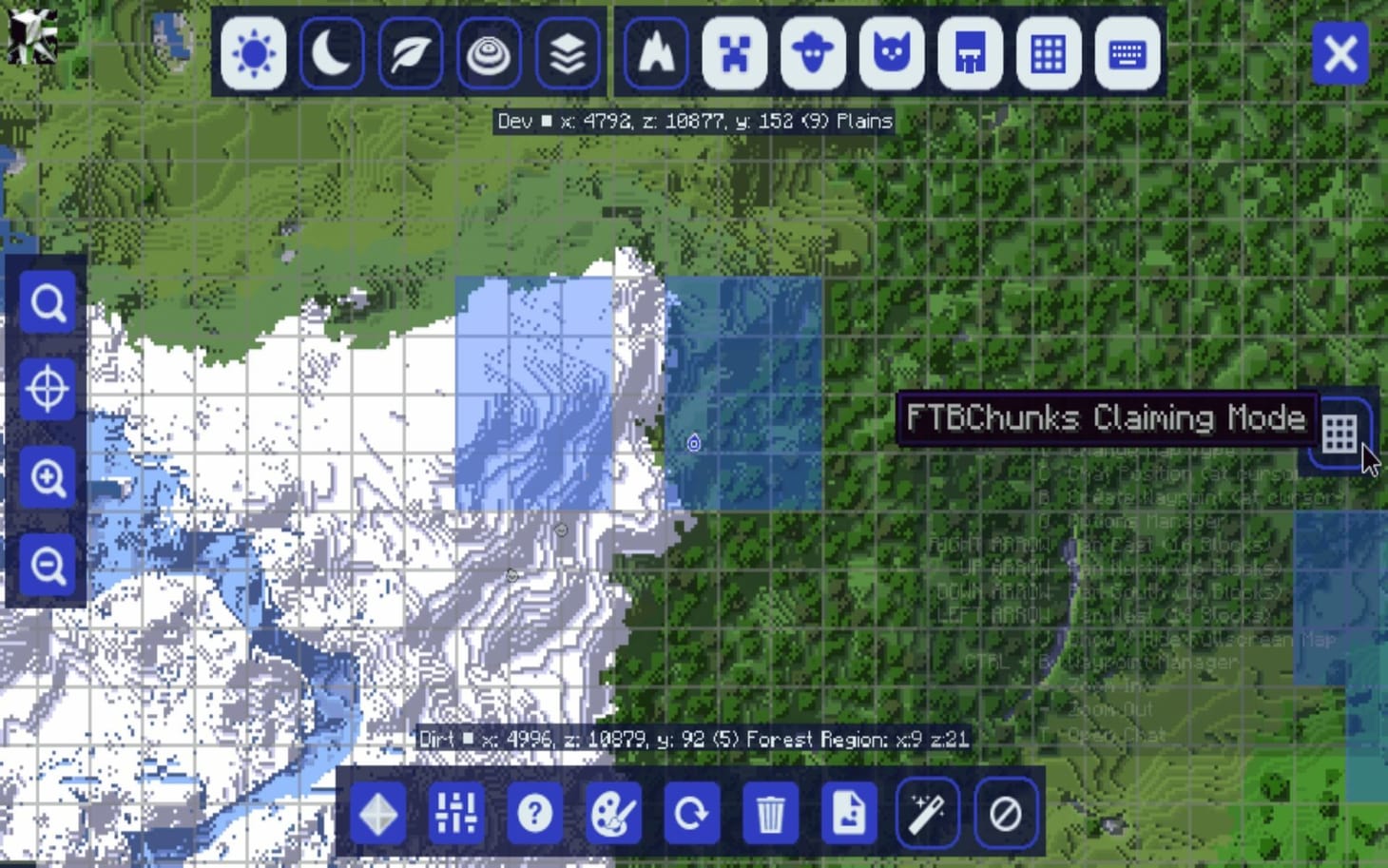Delete map data with trash button
1388x868 pixels.
click(x=770, y=813)
